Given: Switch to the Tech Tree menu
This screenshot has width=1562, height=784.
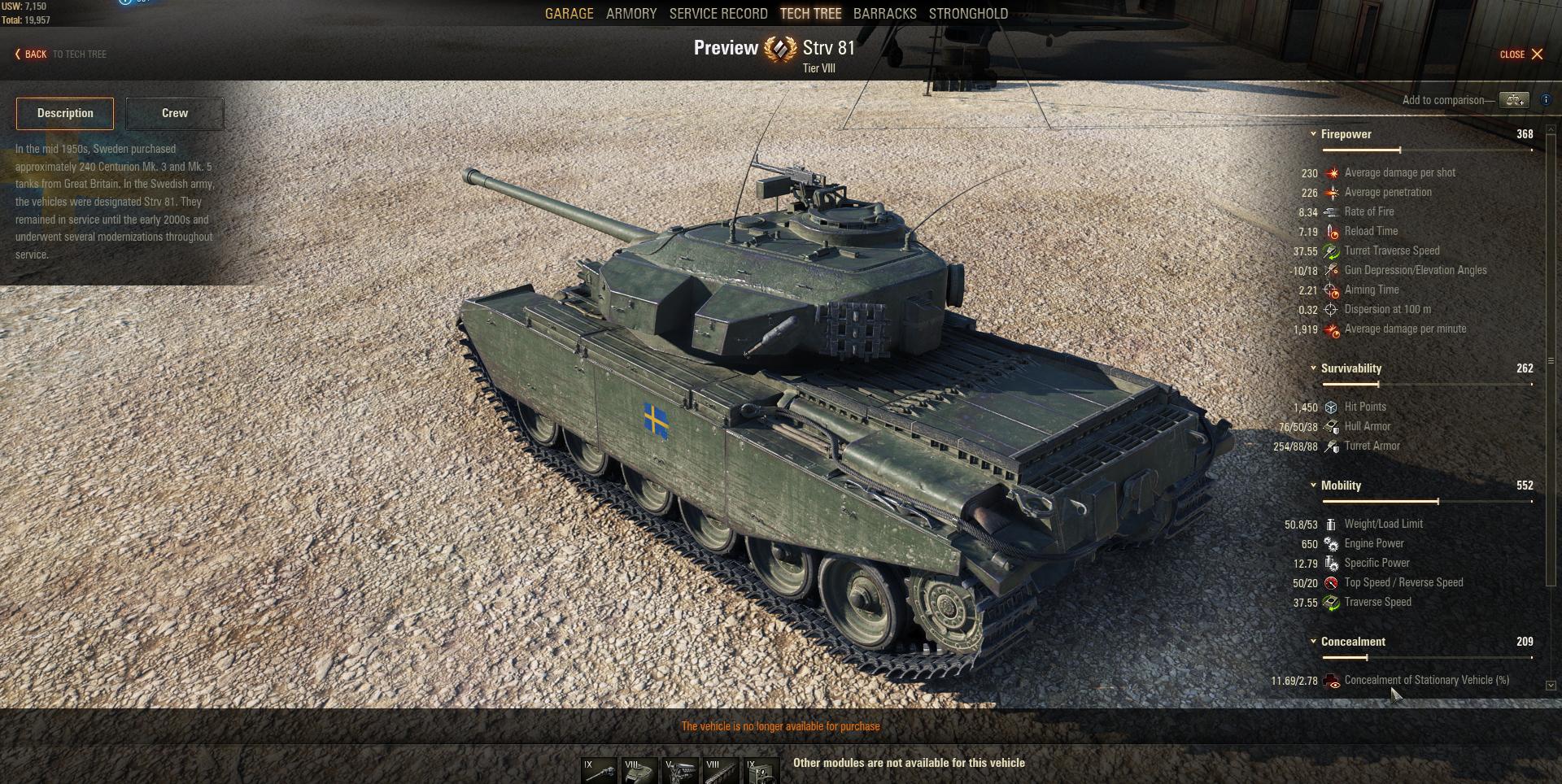Looking at the screenshot, I should [x=810, y=14].
